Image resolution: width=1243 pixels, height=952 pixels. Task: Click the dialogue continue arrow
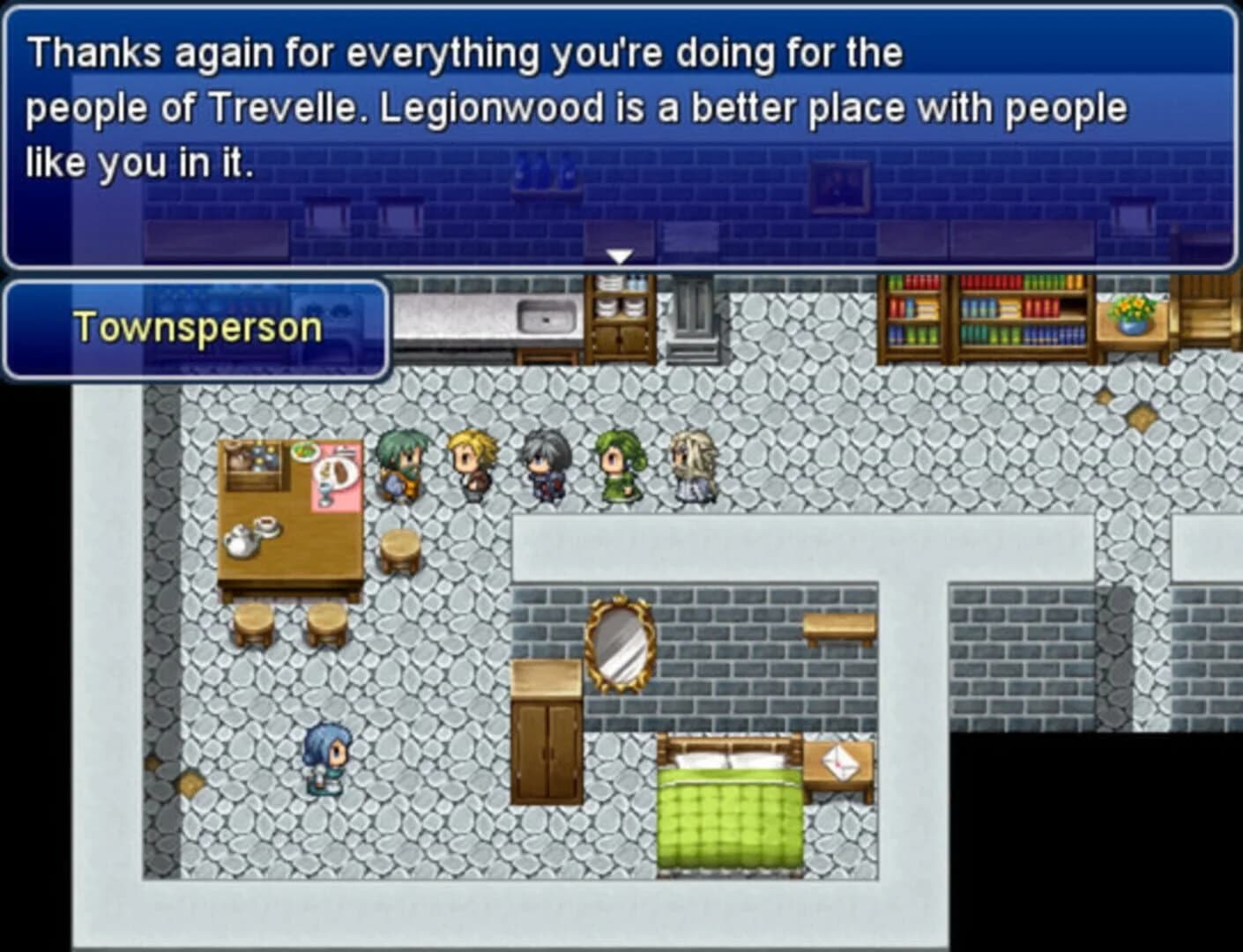pyautogui.click(x=621, y=257)
